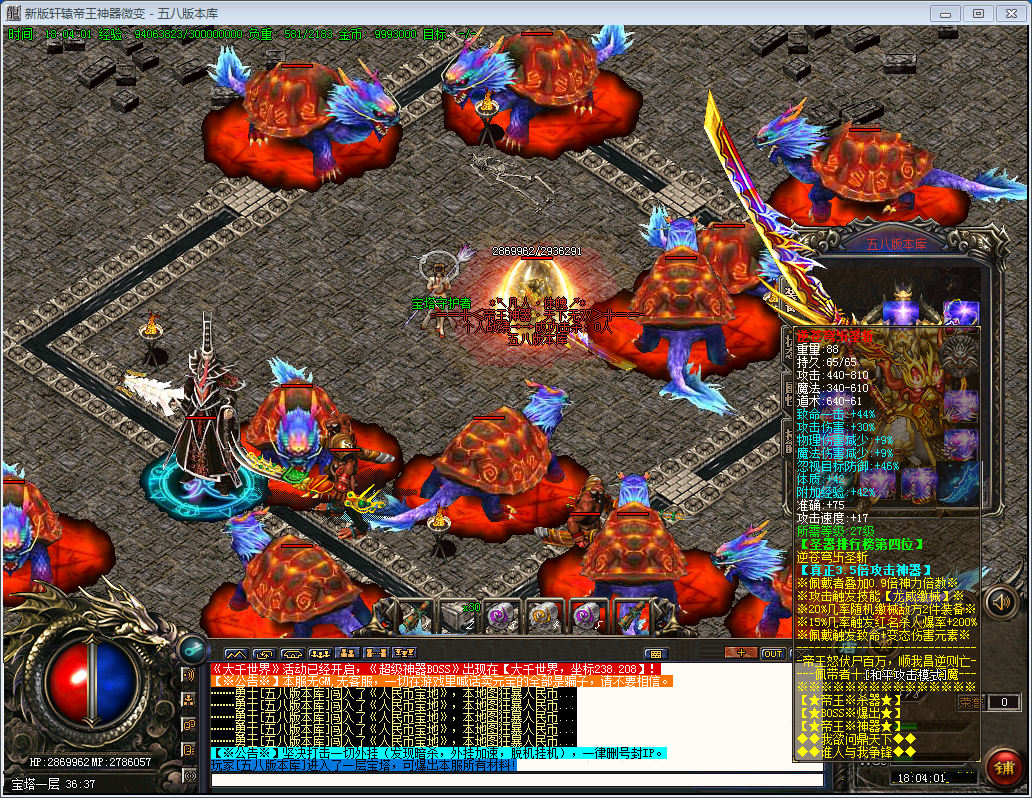Screen dimensions: 1032x798
Task: Click the round teal key orb button
Action: (x=192, y=648)
